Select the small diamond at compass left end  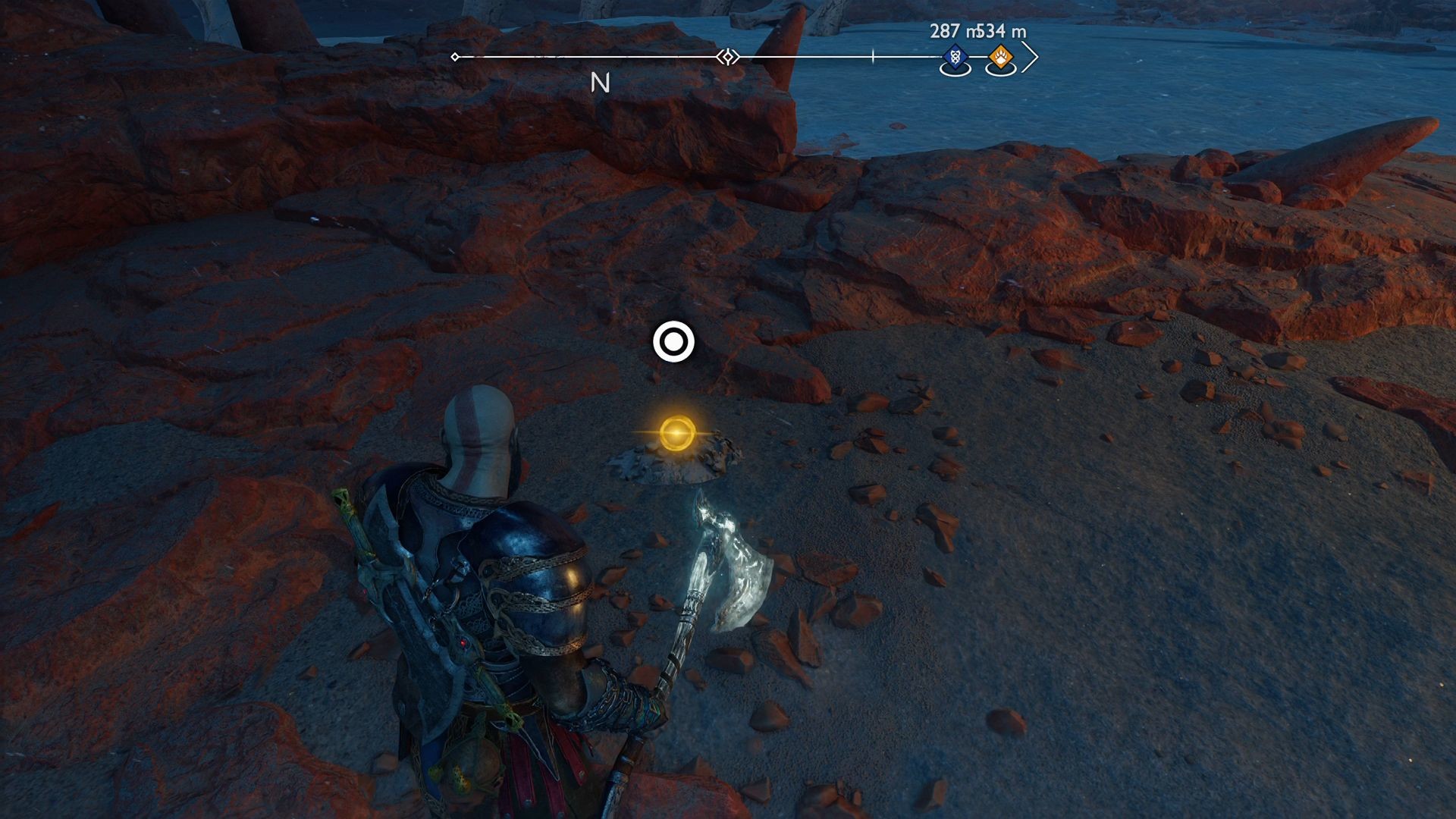pyautogui.click(x=455, y=55)
